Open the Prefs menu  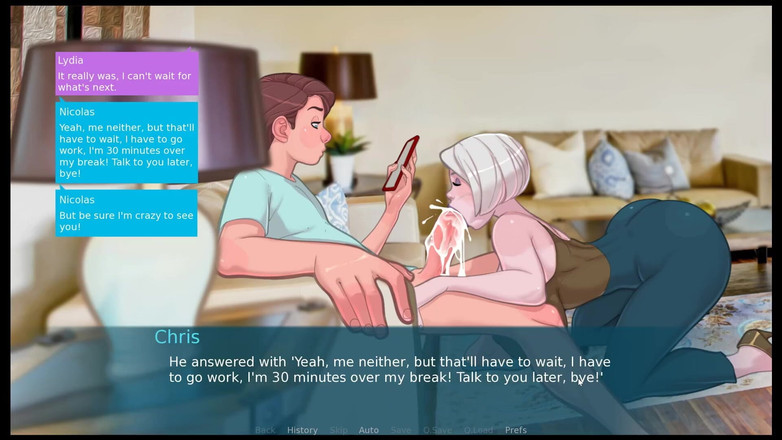click(515, 430)
